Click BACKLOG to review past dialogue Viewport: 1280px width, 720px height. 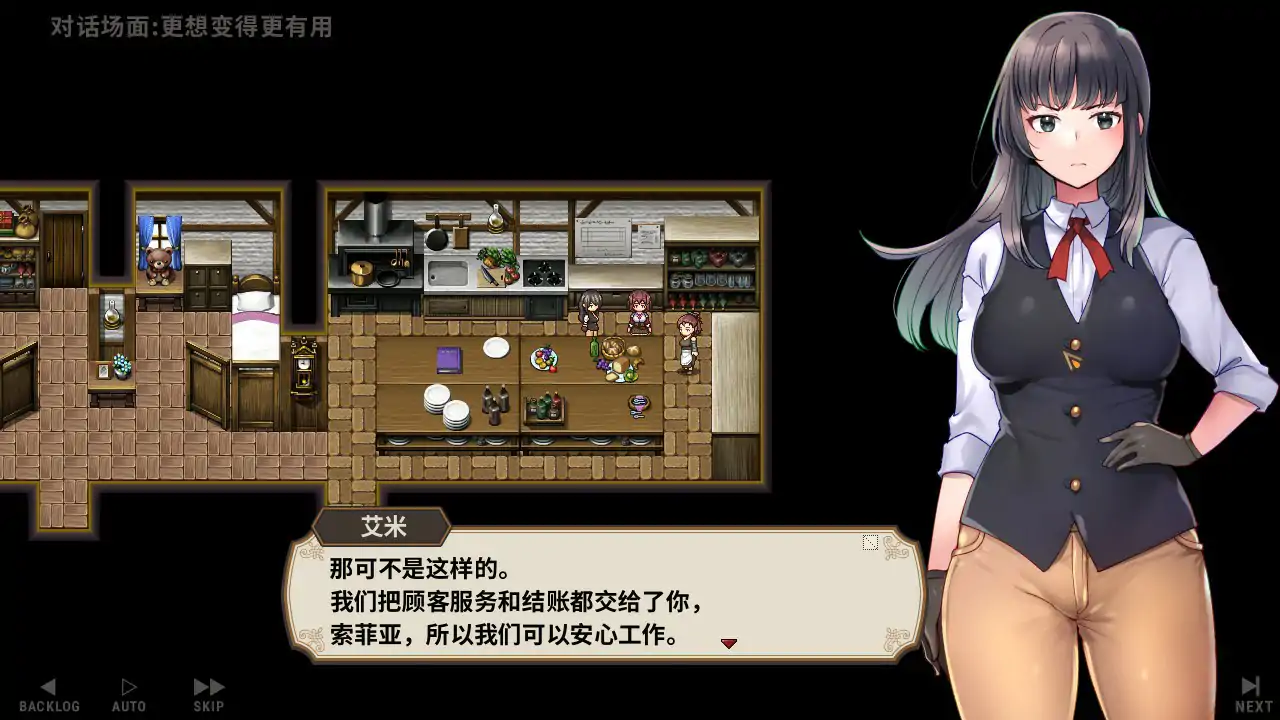pos(48,690)
